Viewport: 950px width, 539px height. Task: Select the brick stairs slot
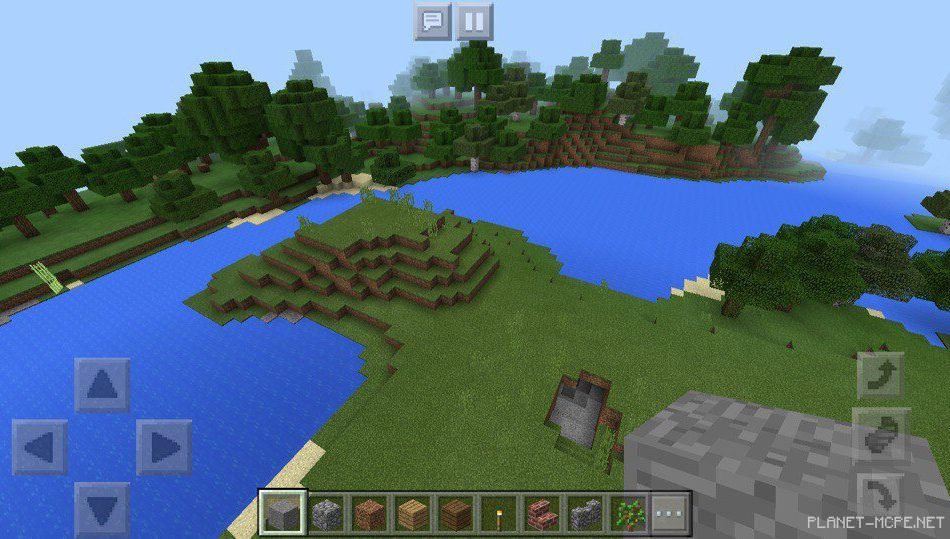[541, 514]
